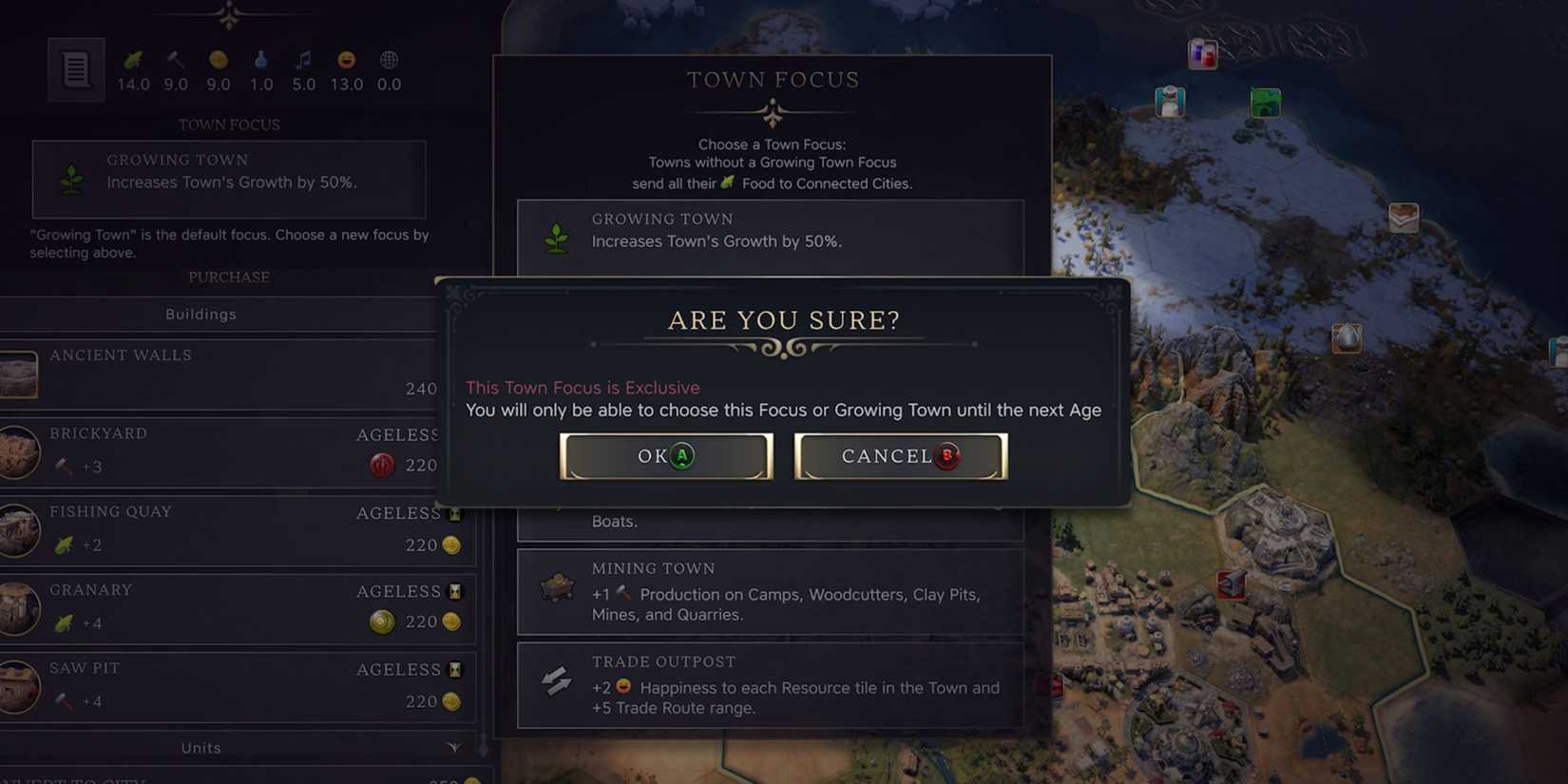This screenshot has width=1568, height=784.
Task: Click the Food yield icon showing 14.0
Action: click(134, 60)
